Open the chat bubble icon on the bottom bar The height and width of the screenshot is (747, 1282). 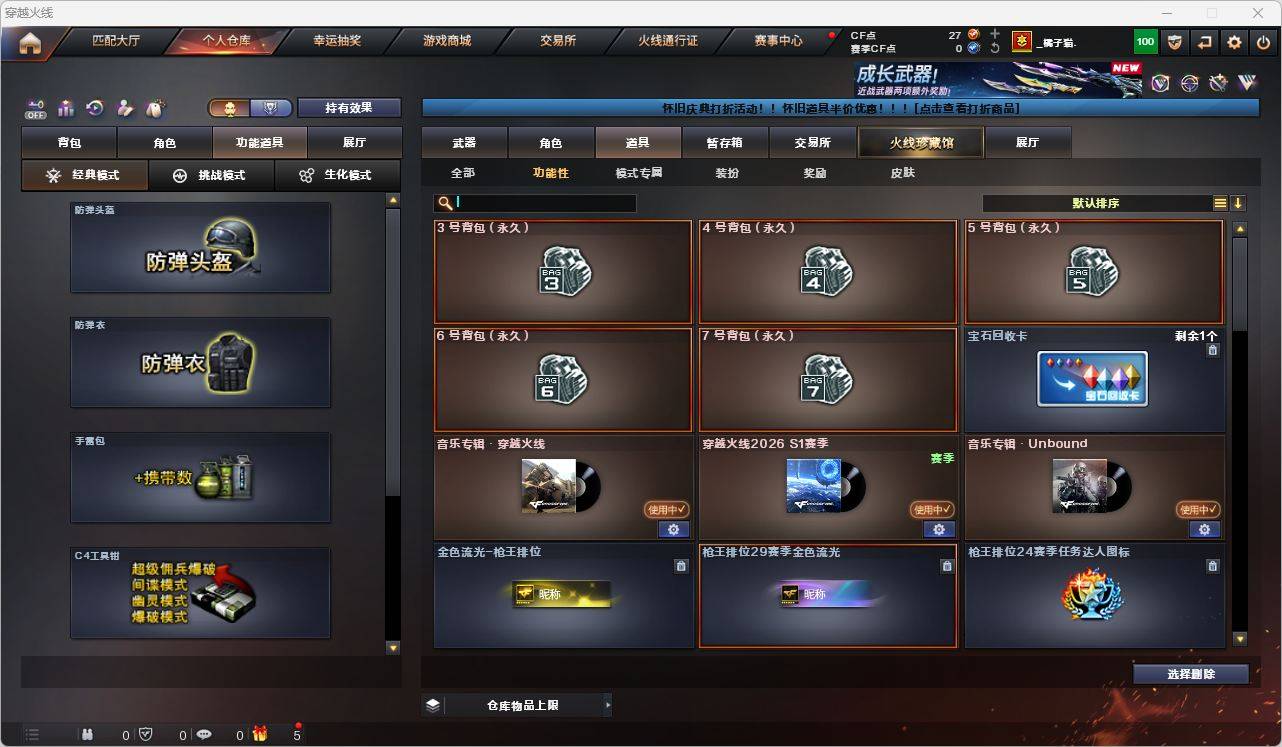tap(203, 734)
